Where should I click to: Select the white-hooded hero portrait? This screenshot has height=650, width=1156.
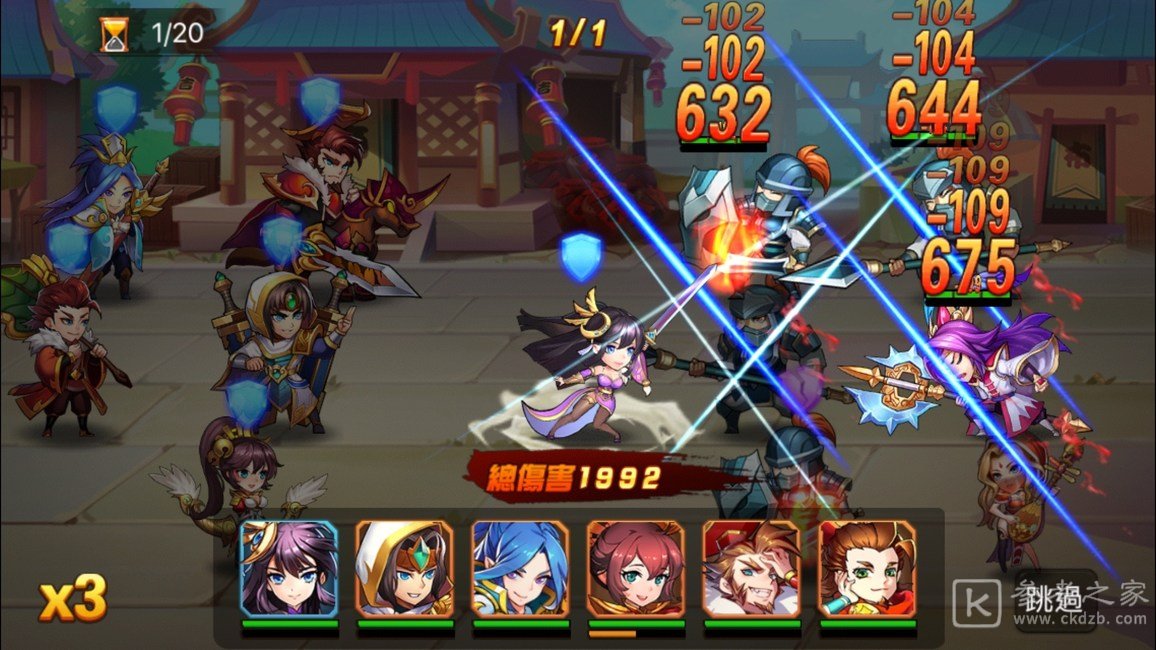pyautogui.click(x=404, y=569)
